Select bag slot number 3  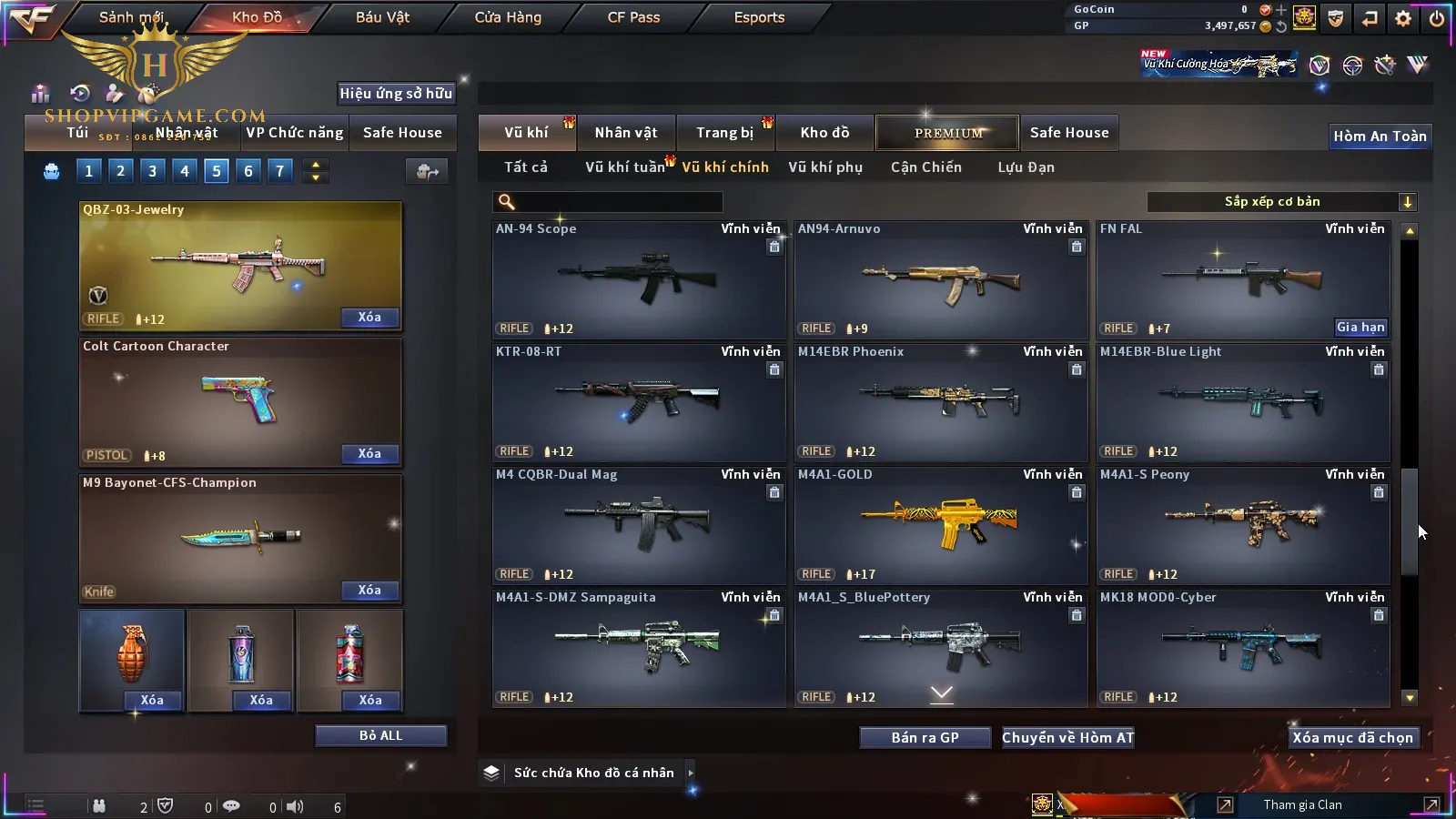[153, 171]
